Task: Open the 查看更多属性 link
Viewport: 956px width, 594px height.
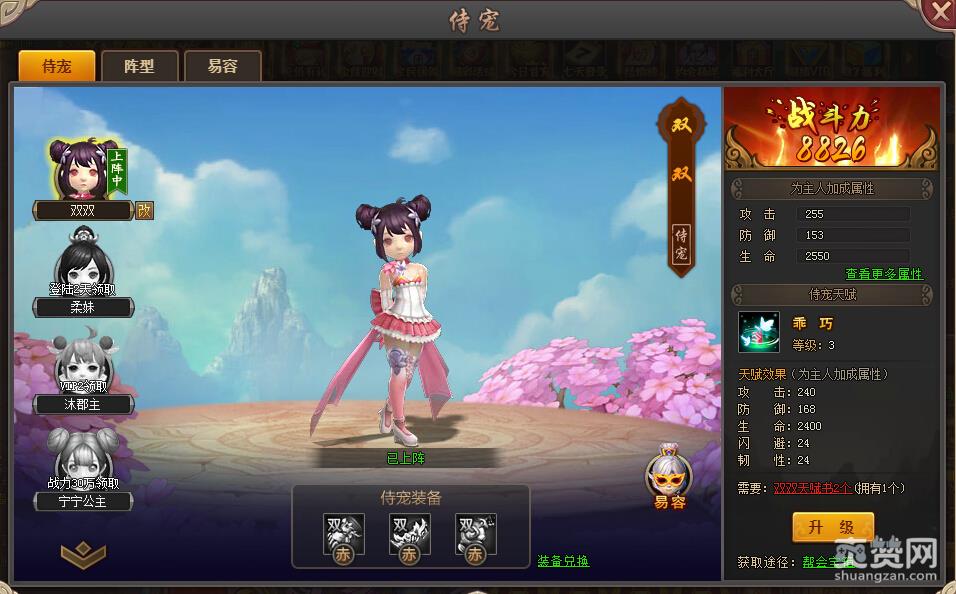Action: 884,274
